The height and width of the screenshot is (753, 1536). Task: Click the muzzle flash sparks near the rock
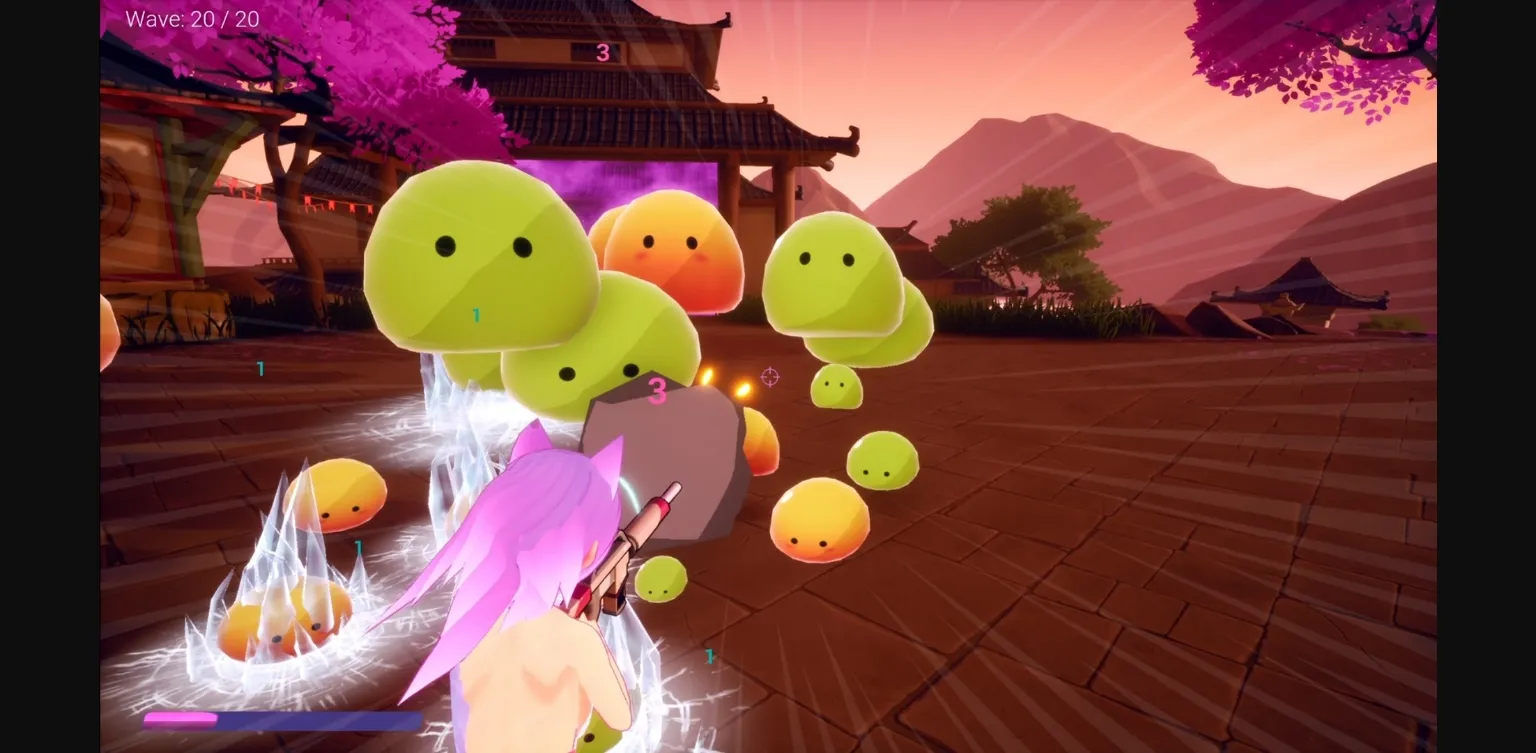[x=725, y=385]
